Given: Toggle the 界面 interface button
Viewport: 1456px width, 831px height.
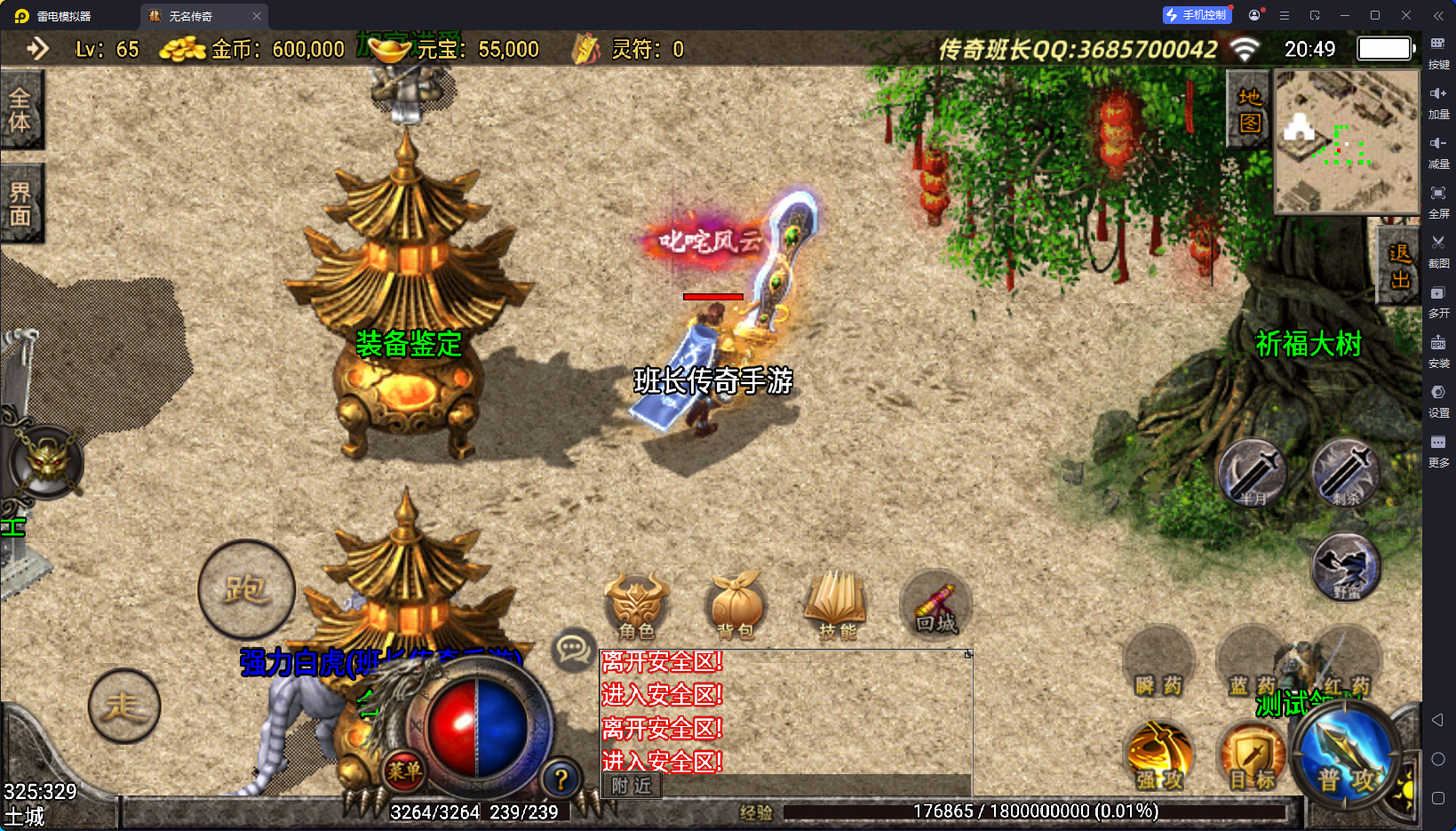Looking at the screenshot, I should click(x=20, y=204).
